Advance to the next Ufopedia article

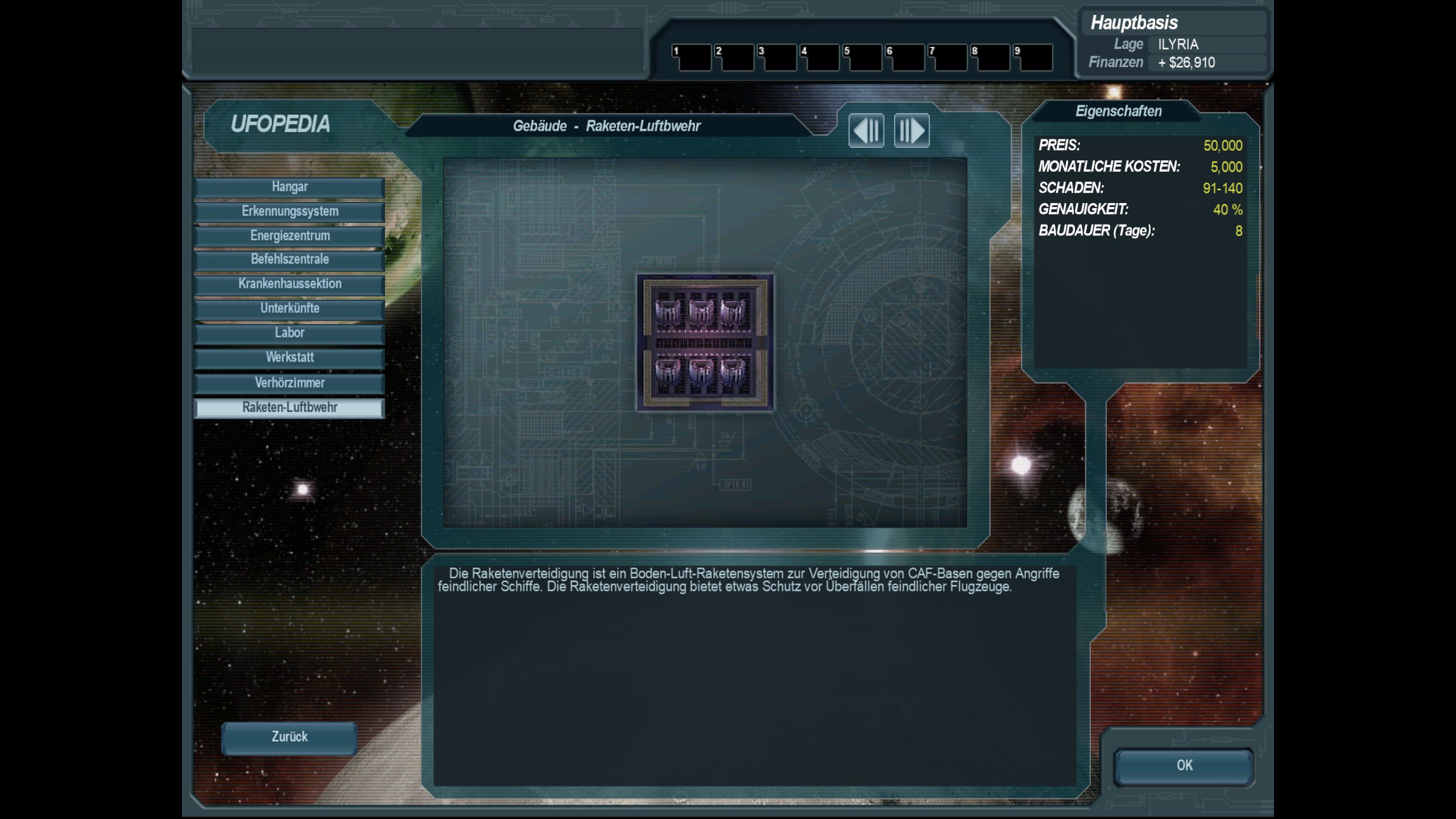[x=911, y=131]
